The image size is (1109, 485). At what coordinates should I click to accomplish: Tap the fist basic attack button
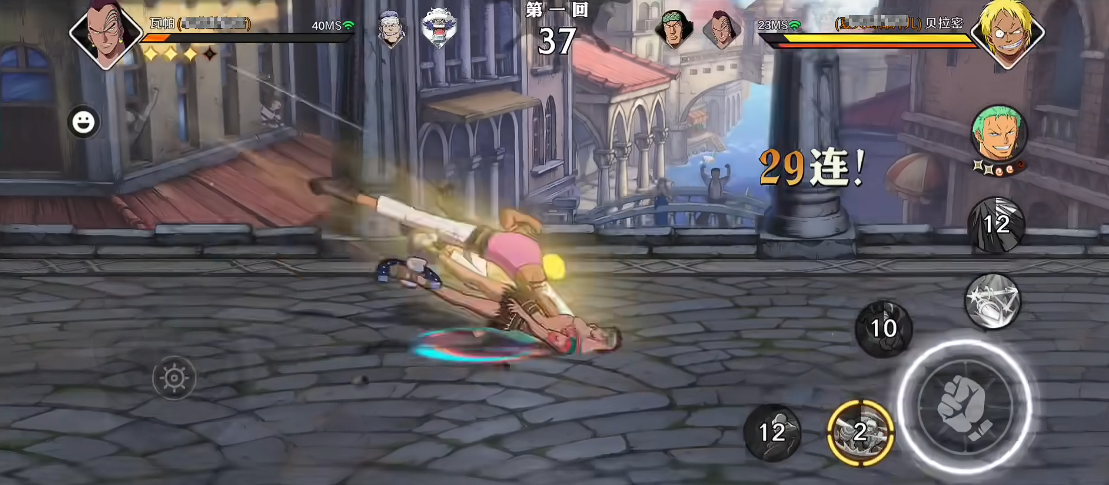click(x=964, y=402)
